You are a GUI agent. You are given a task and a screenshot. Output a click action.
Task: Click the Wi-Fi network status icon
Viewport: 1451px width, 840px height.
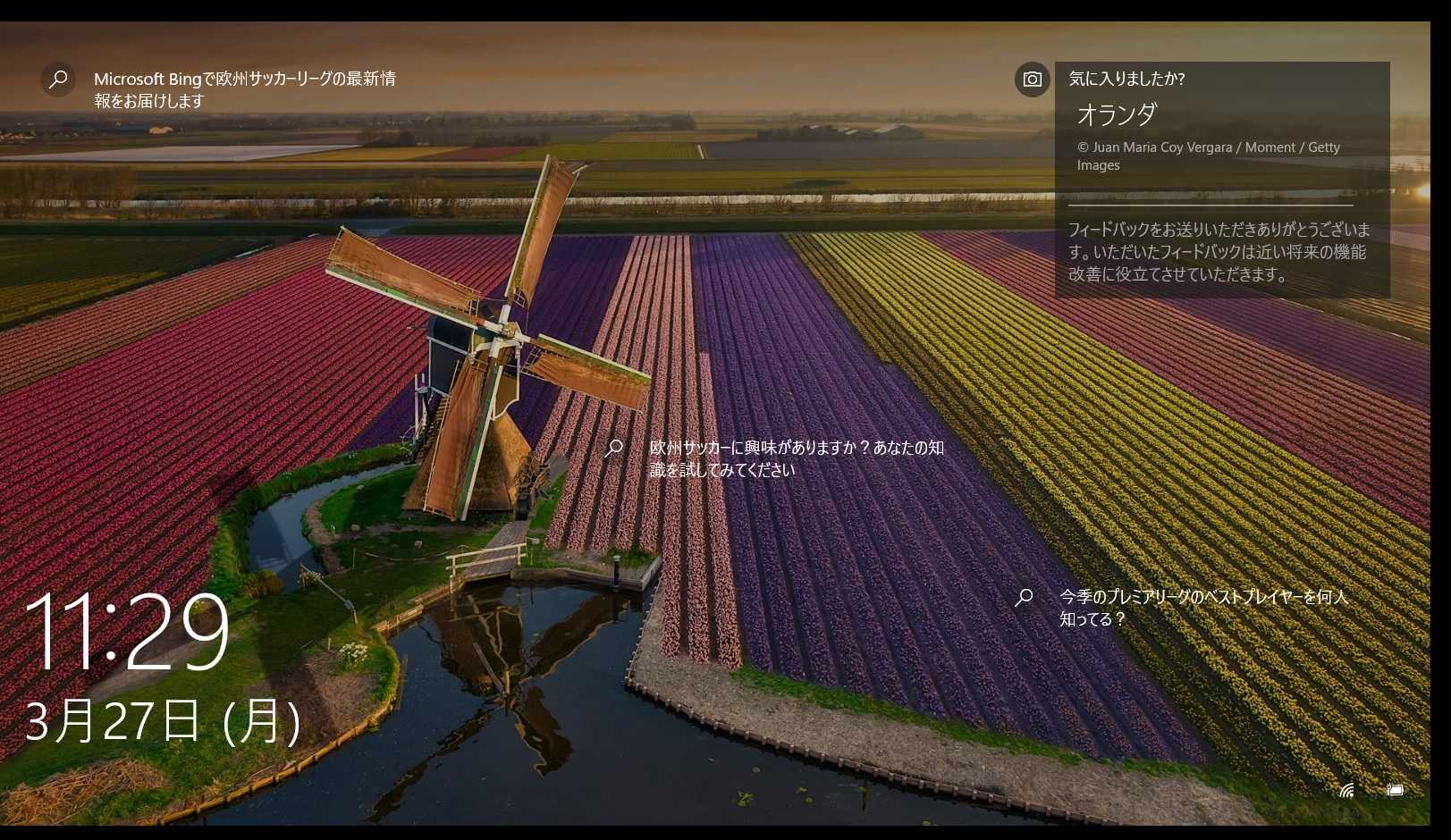pos(1347,790)
